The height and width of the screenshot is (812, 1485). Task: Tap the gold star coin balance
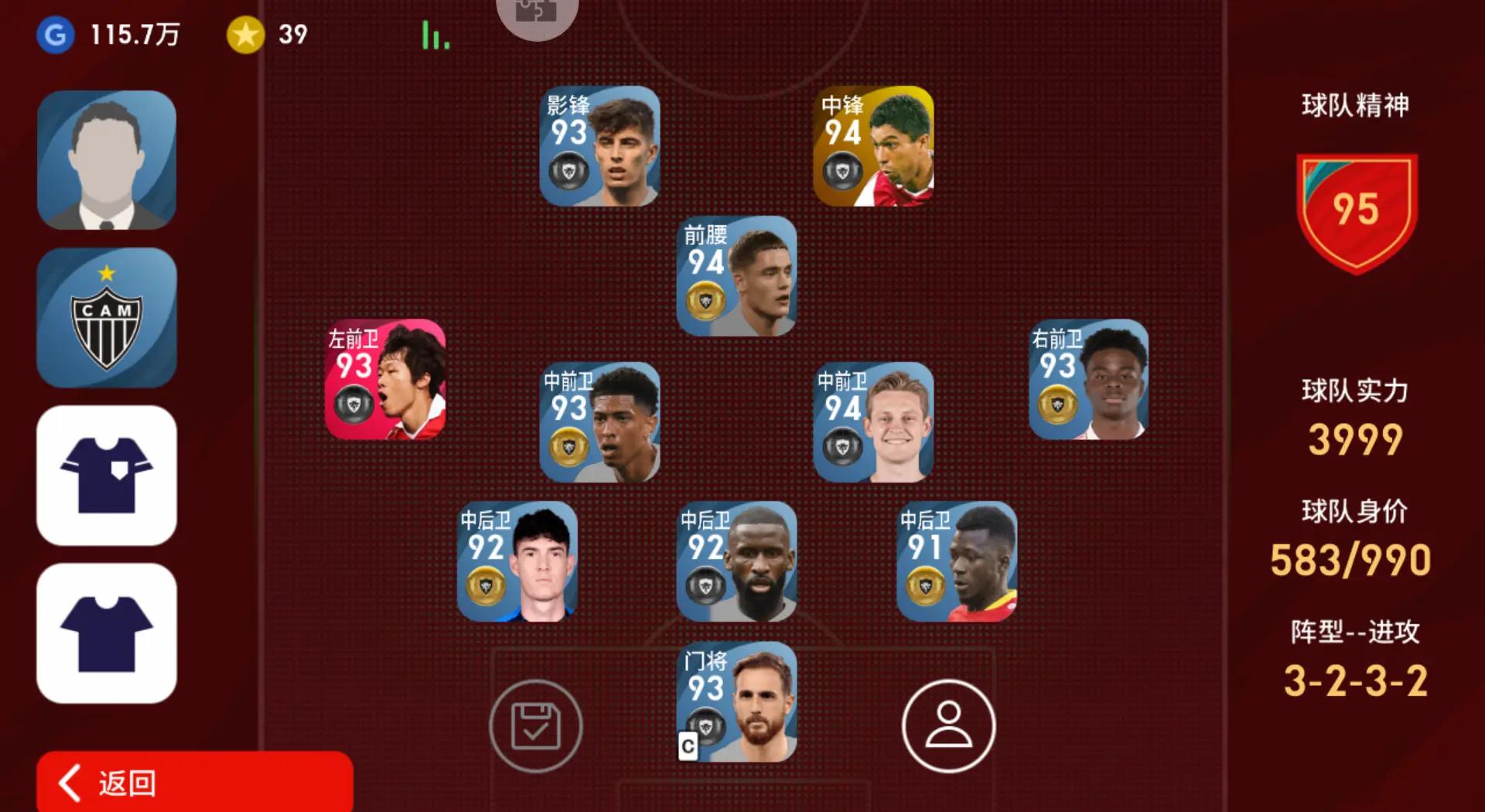pos(267,35)
